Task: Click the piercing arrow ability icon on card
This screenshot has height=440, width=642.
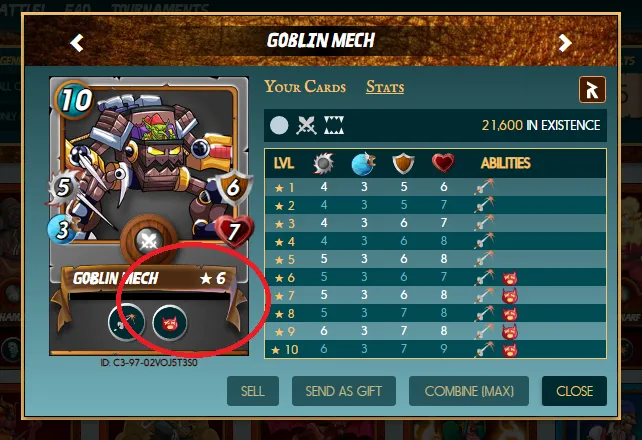Action: point(124,322)
